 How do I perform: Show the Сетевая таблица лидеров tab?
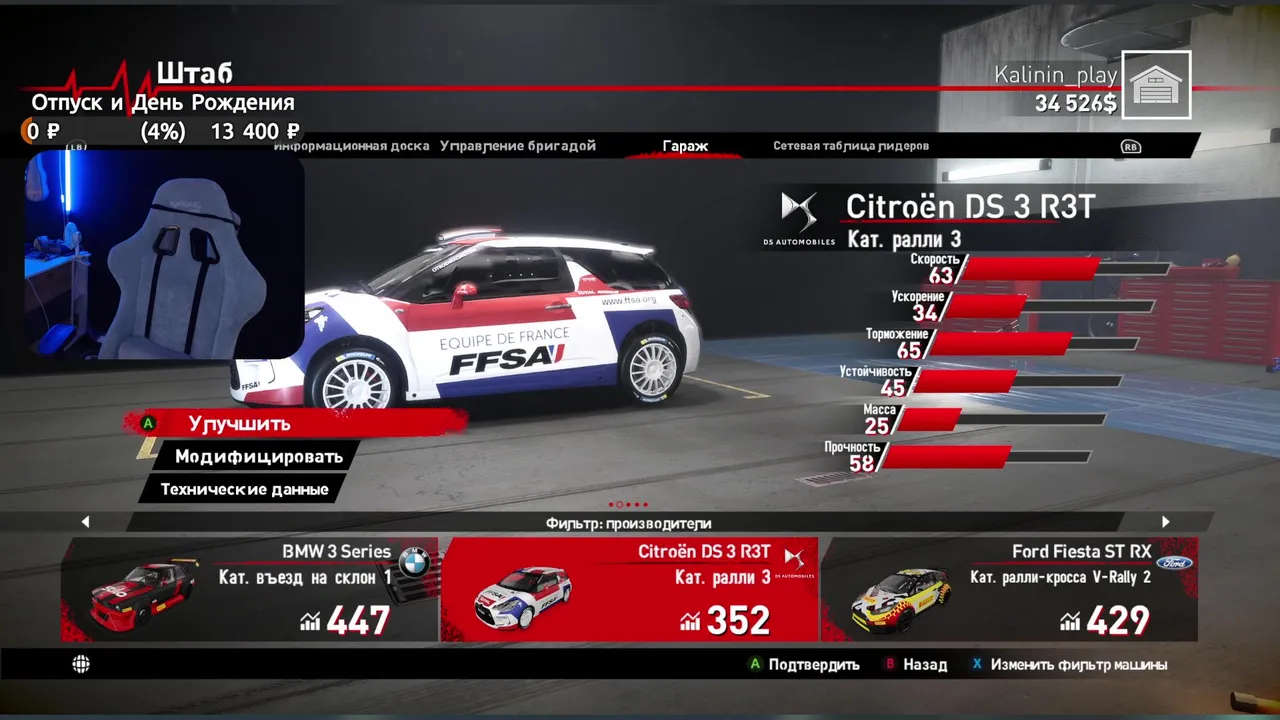(851, 146)
